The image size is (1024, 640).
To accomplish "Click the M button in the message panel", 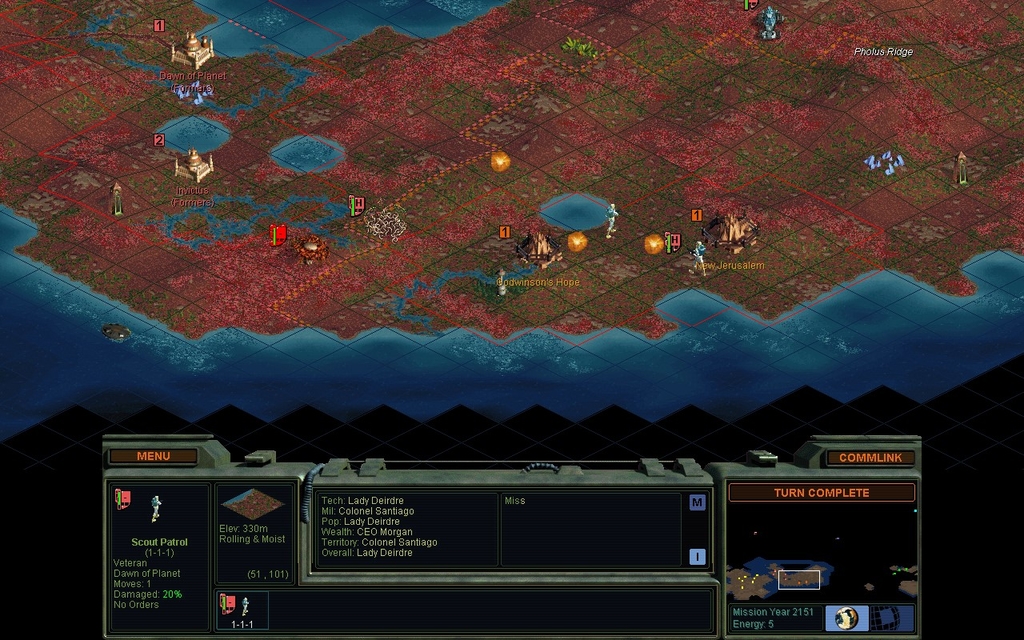I will pos(697,503).
